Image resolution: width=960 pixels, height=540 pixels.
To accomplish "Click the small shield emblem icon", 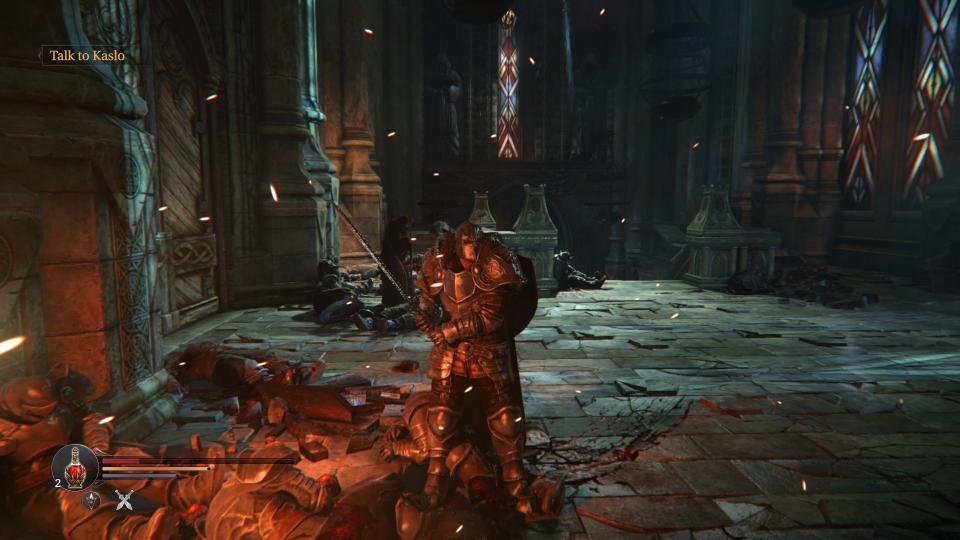I will pyautogui.click(x=91, y=501).
